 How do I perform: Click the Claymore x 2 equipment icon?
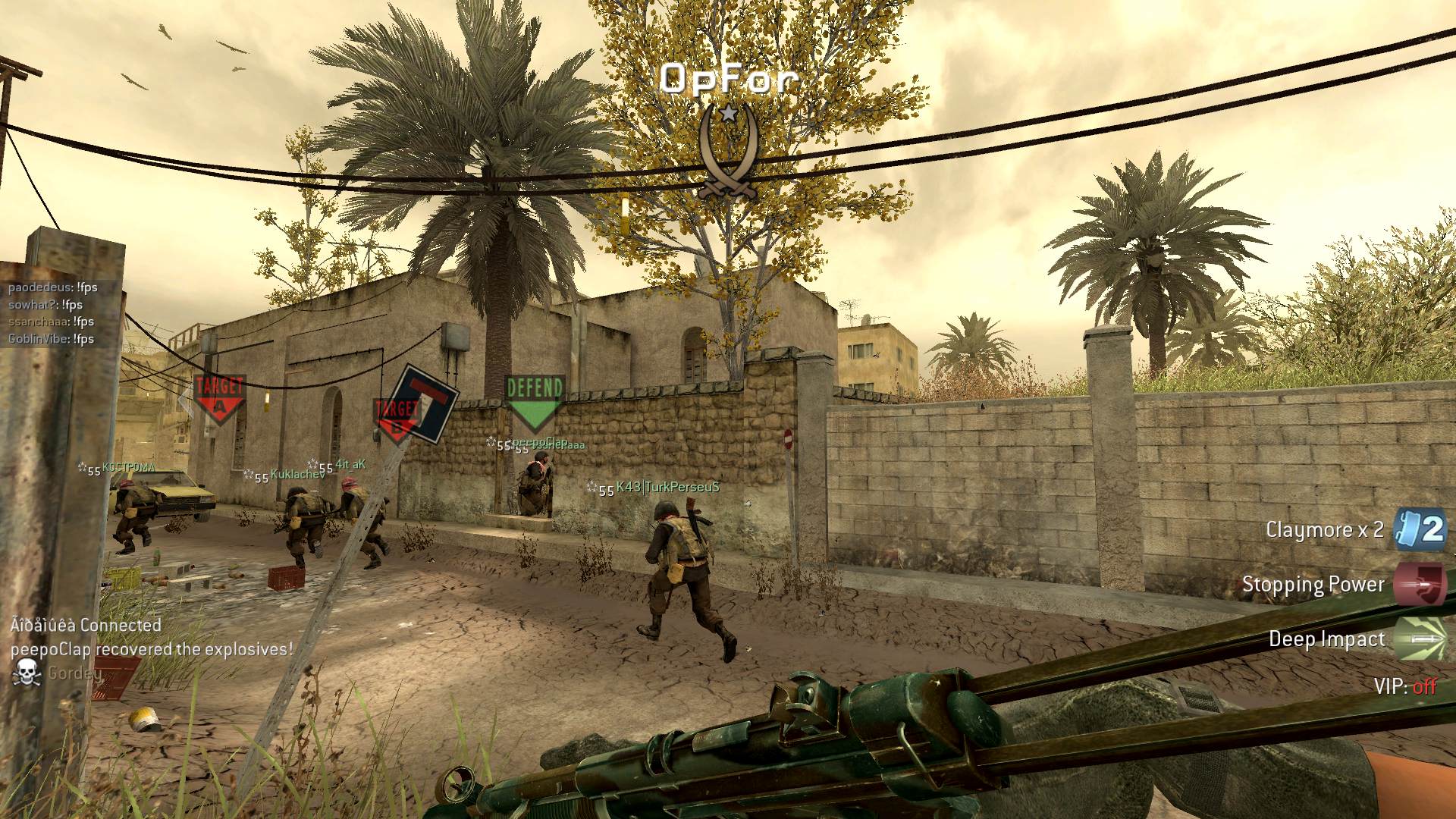click(x=1420, y=529)
